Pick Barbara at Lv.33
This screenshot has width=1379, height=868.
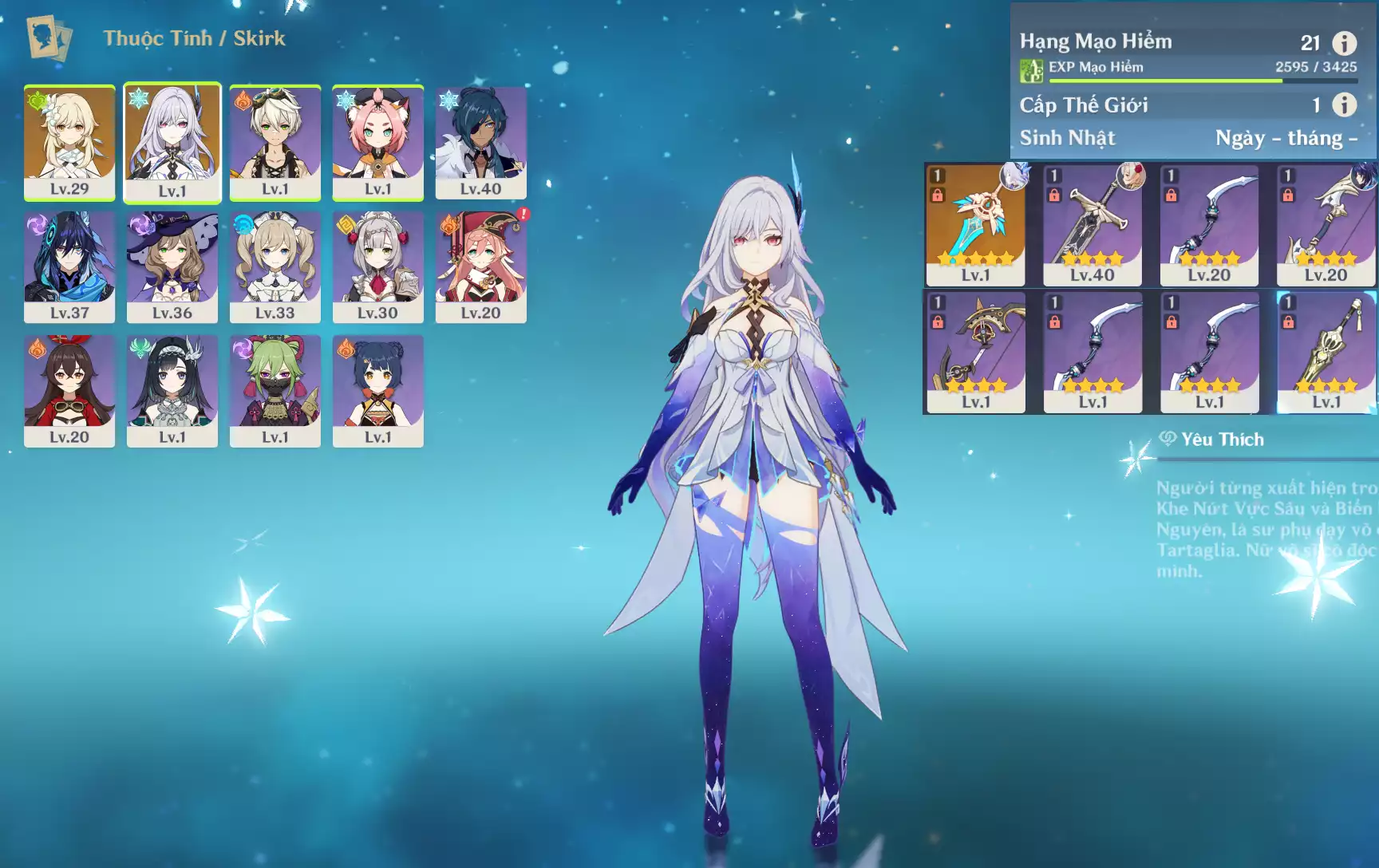click(x=275, y=266)
